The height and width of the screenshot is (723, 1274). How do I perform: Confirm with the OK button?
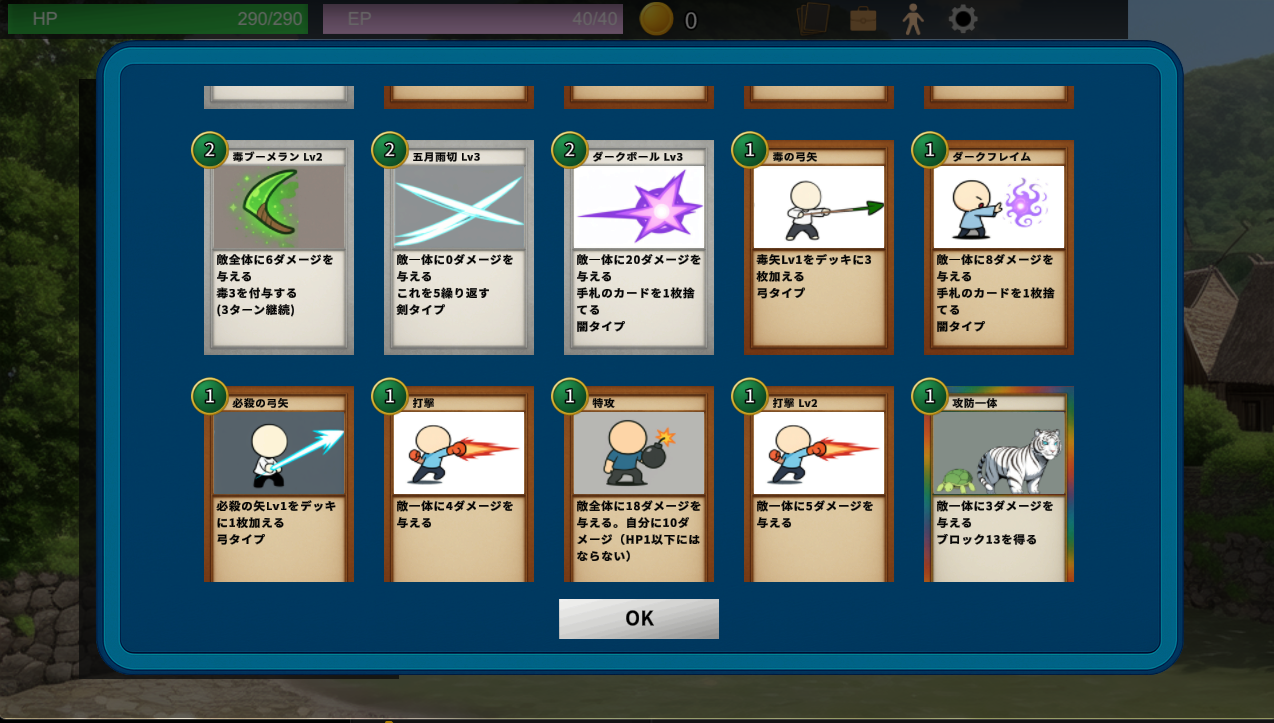pyautogui.click(x=638, y=618)
